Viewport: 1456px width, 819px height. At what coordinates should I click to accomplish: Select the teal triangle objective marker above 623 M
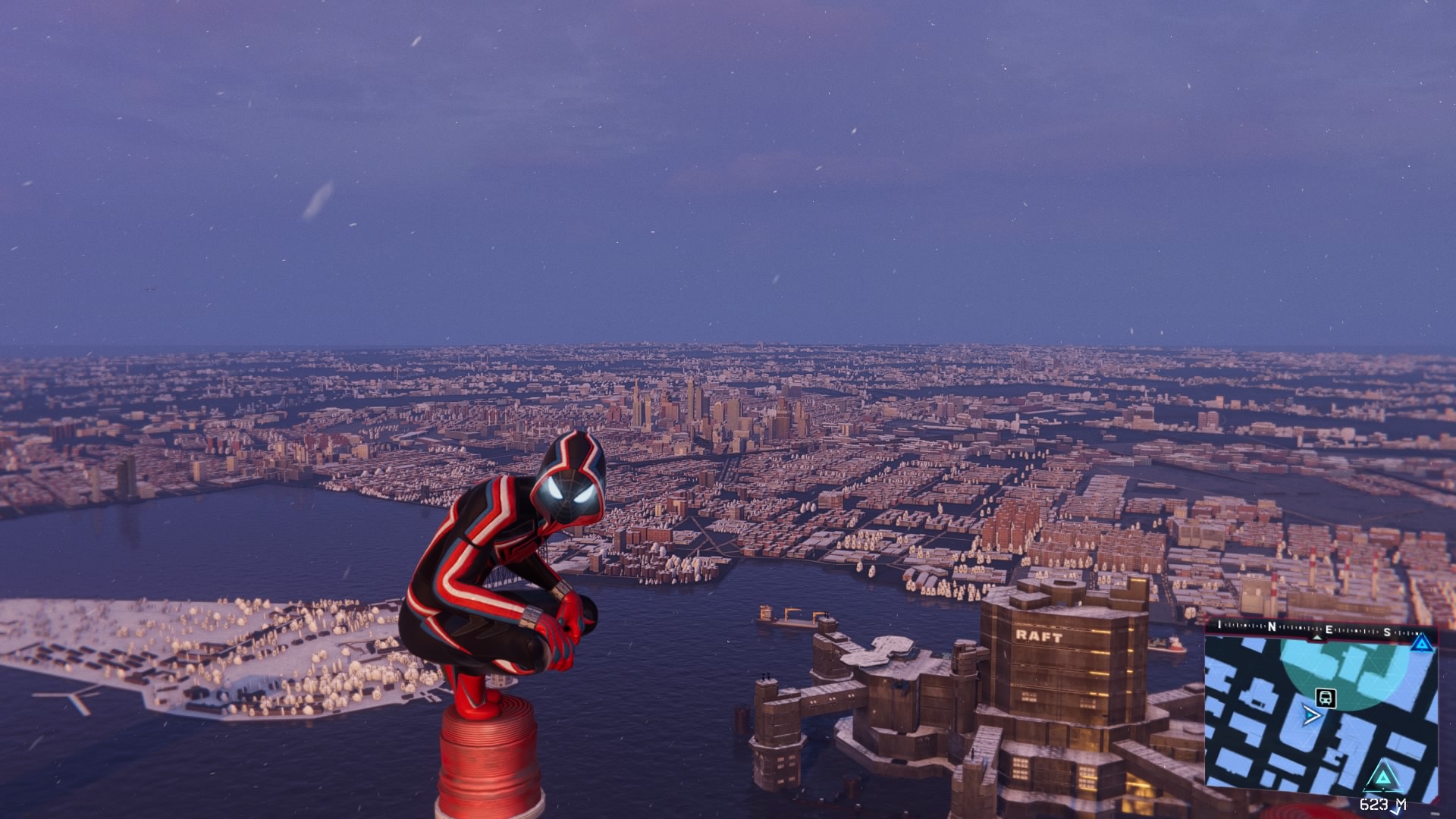(x=1383, y=778)
